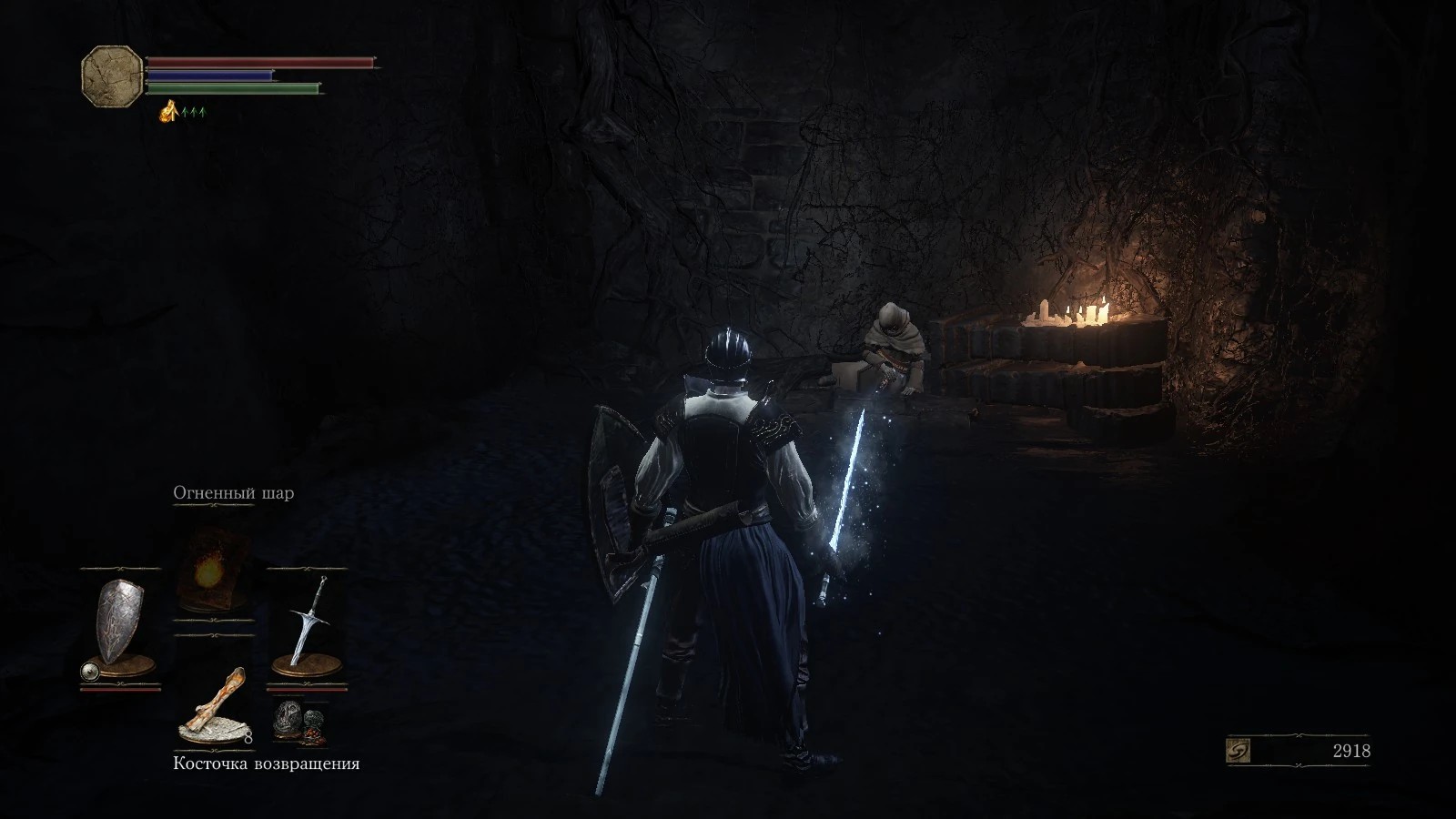Use the Homeward Bone item slot
This screenshot has width=1456, height=819.
coord(214,703)
